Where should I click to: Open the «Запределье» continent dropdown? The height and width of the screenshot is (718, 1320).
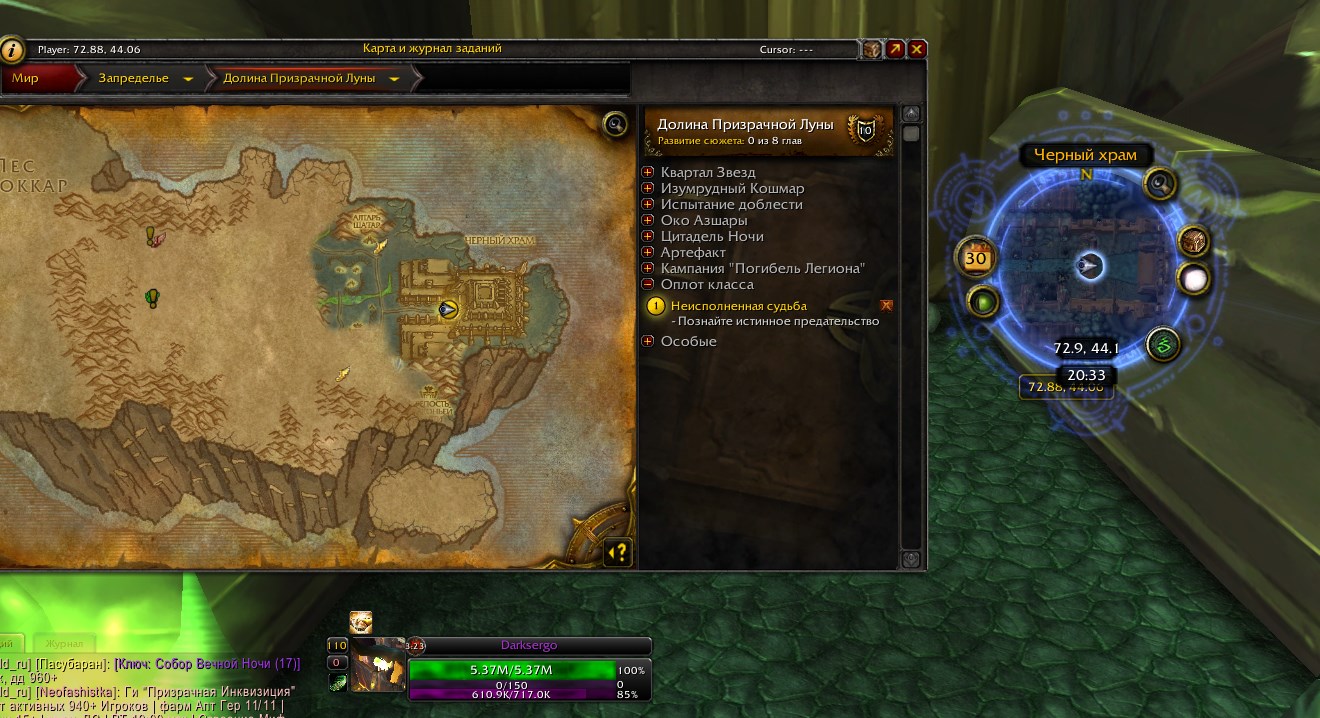(188, 78)
